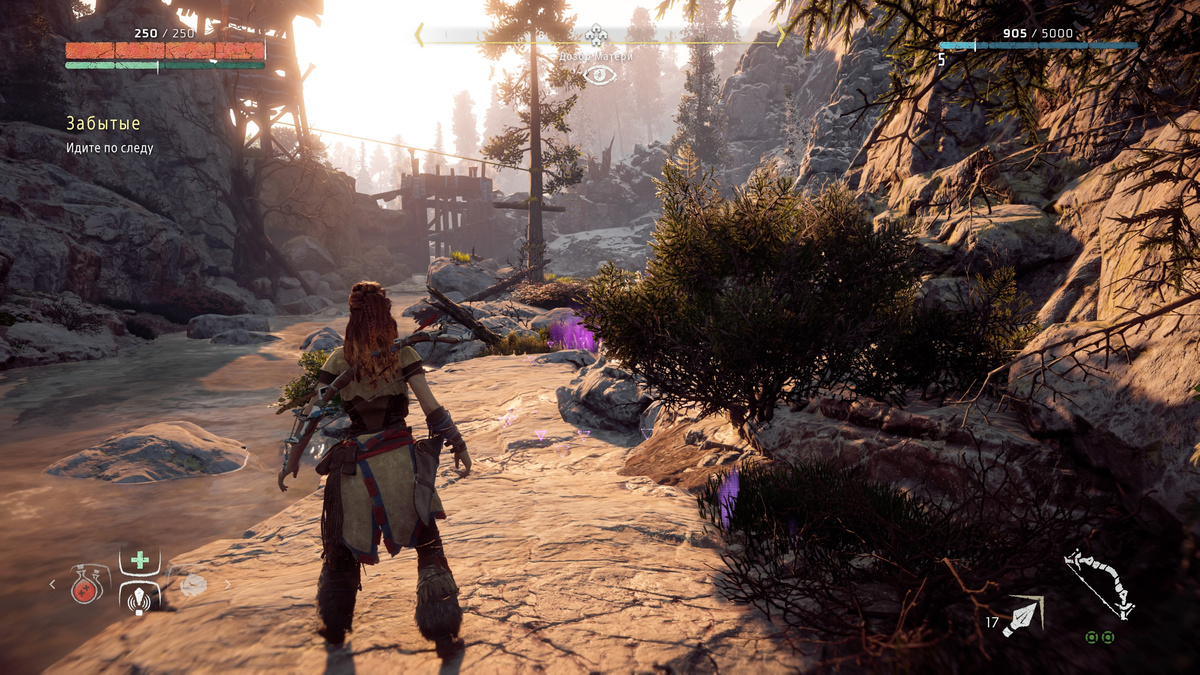Select the red health potion slot
Viewport: 1200px width, 675px height.
coord(87,584)
